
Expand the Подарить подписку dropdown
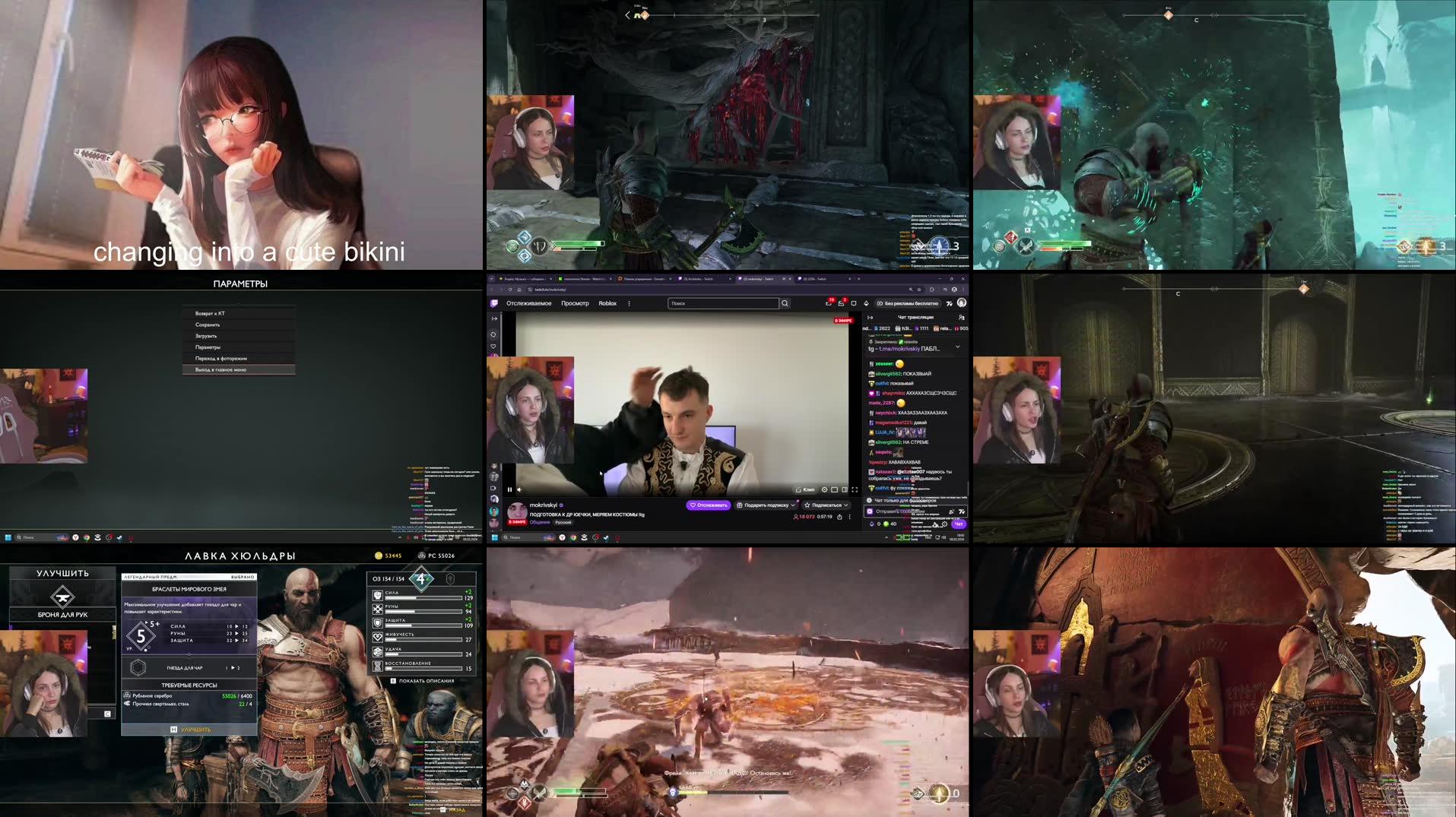click(x=793, y=505)
